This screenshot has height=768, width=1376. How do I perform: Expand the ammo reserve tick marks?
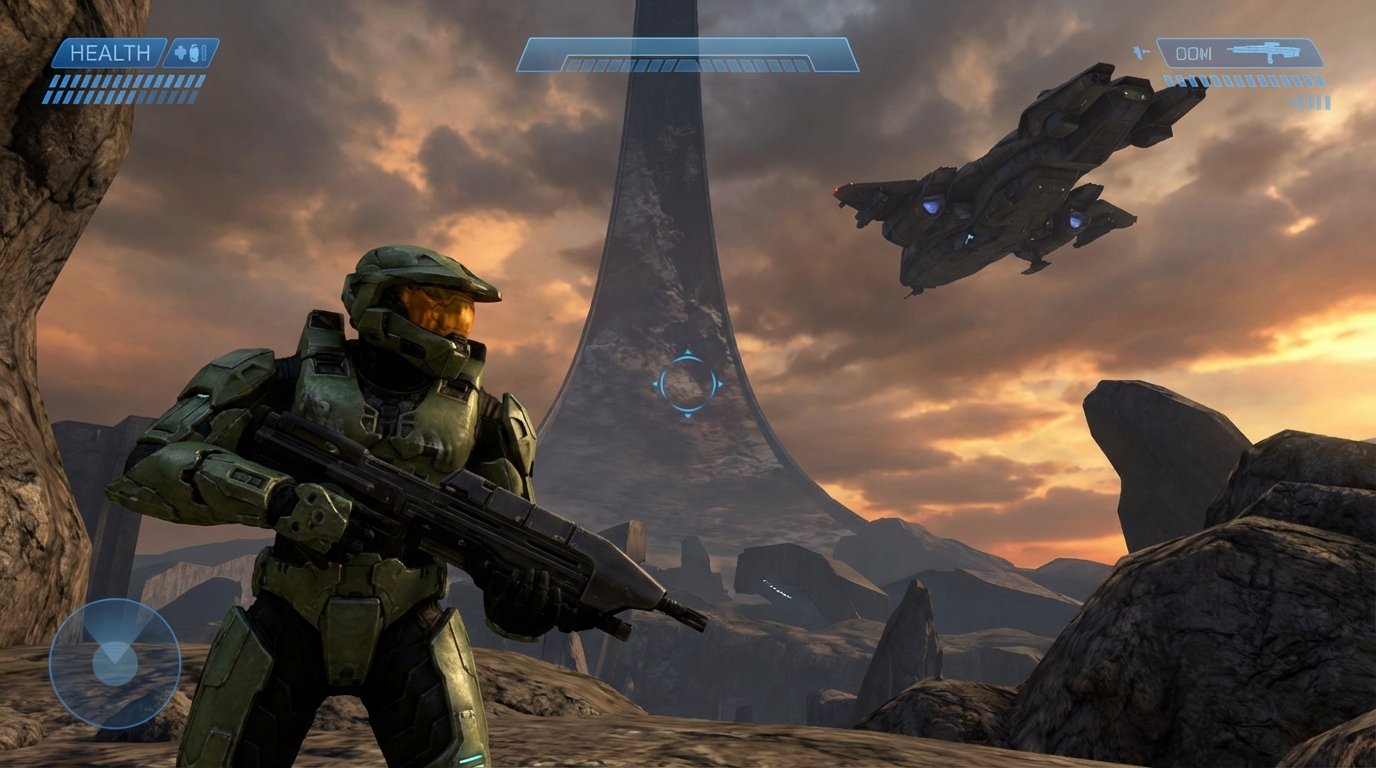point(1243,80)
